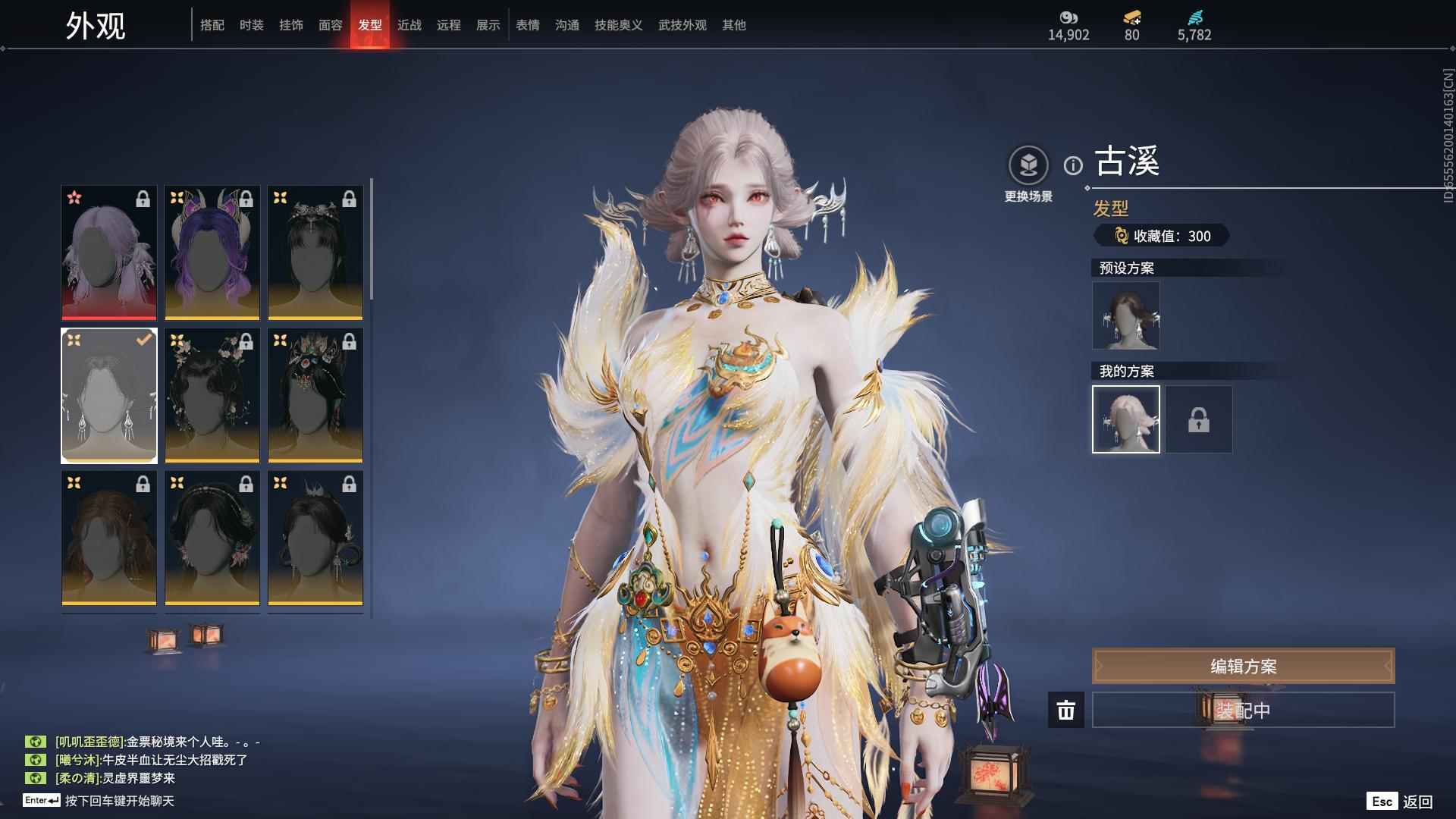Go to the 面容 tab
This screenshot has width=1456, height=819.
tap(331, 25)
